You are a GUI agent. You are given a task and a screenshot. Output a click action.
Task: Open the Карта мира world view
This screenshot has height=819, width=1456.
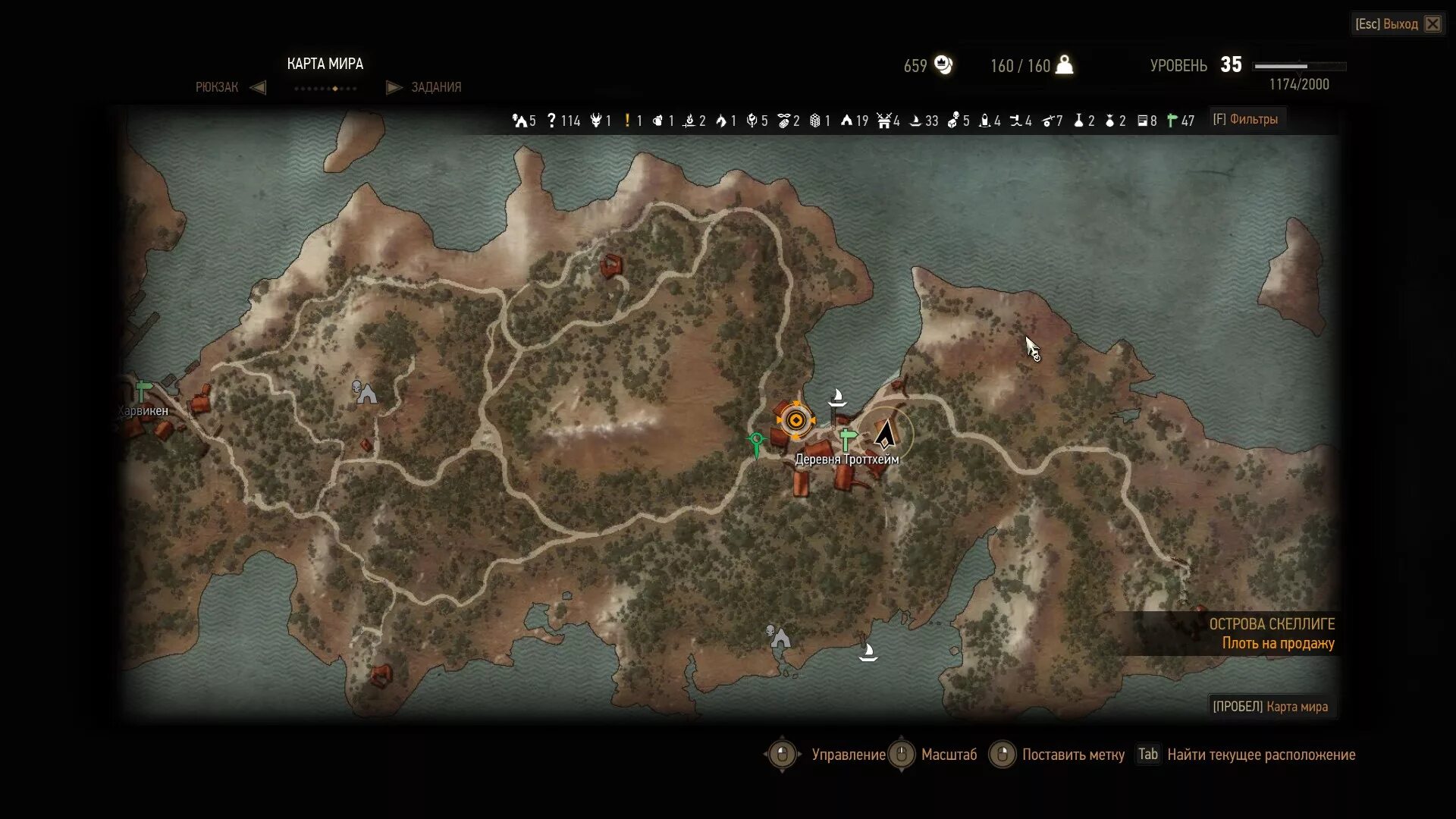pos(1270,707)
